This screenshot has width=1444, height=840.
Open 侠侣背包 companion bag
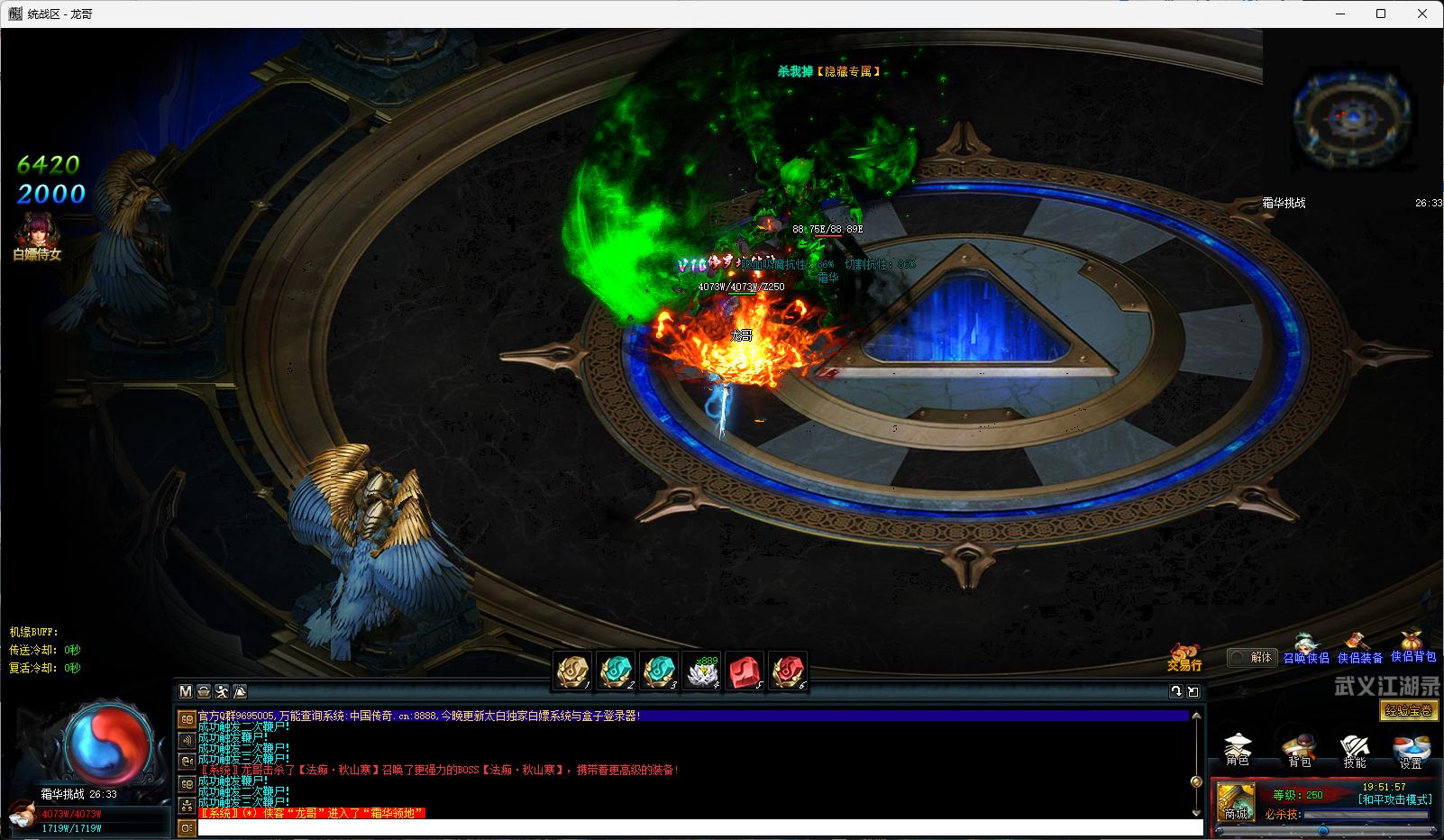tap(1412, 648)
